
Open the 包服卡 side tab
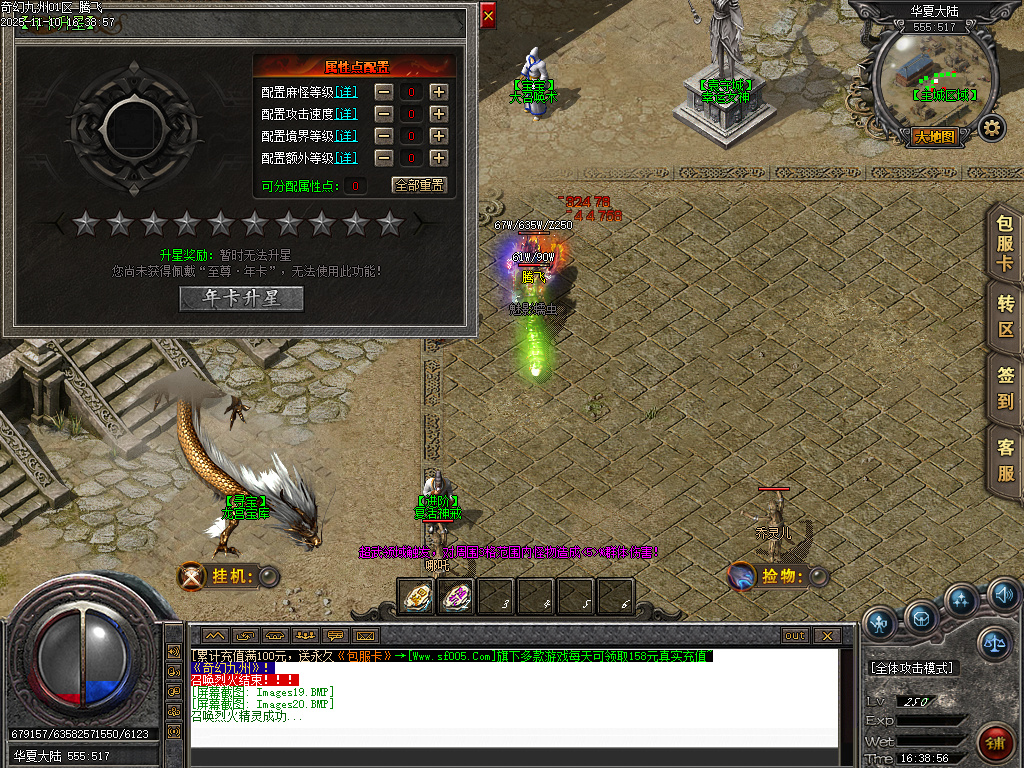pyautogui.click(x=1005, y=244)
